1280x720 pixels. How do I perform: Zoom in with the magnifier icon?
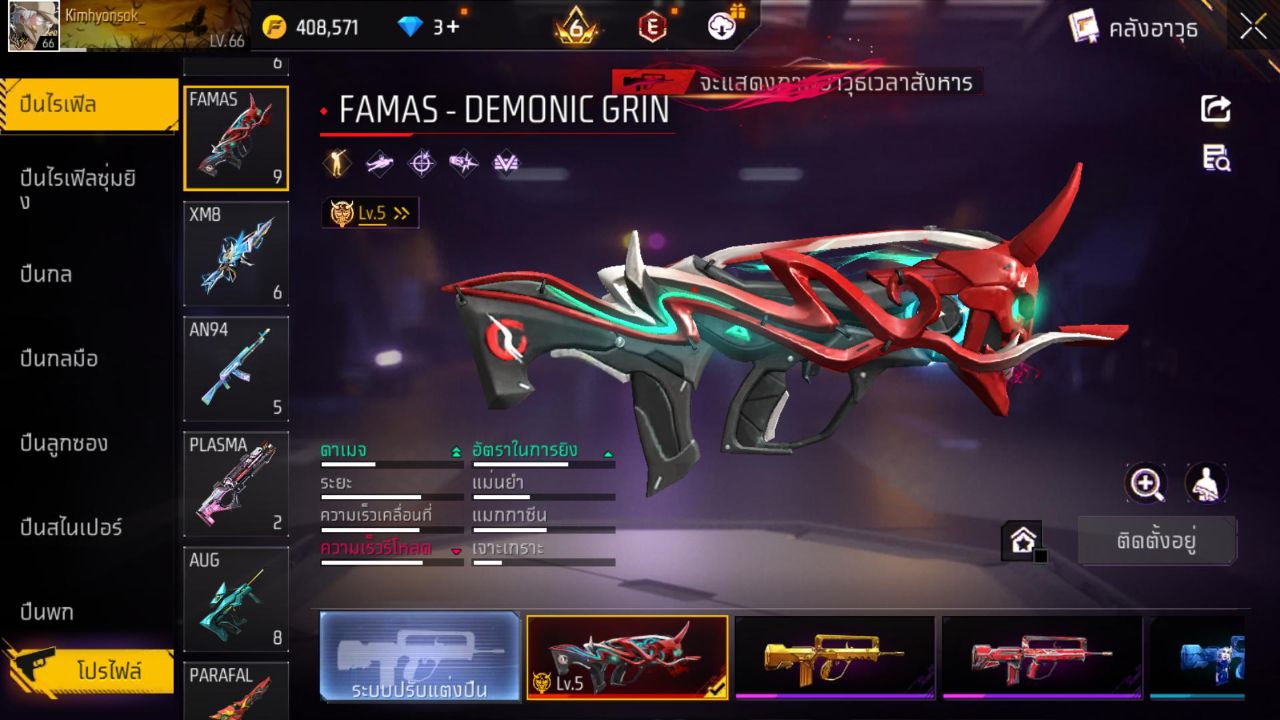1146,484
